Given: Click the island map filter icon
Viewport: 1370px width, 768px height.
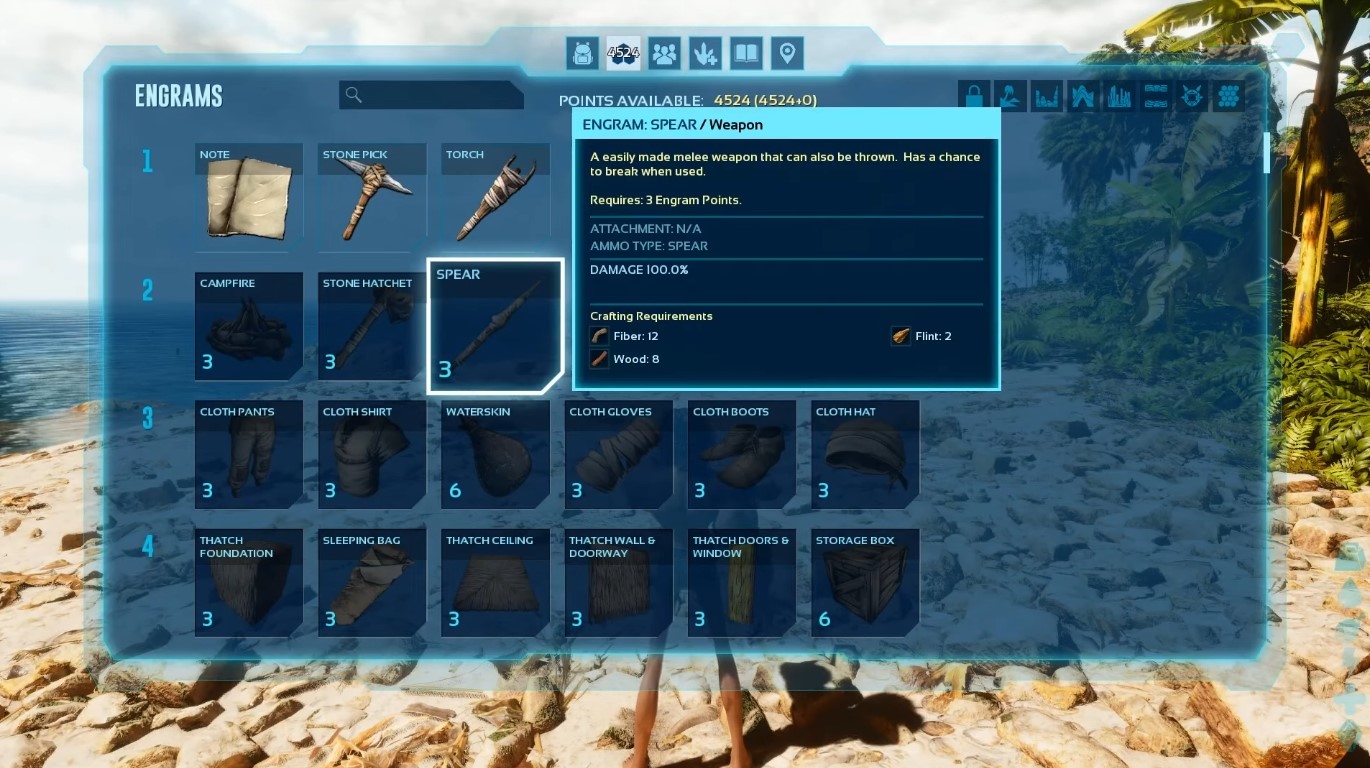Looking at the screenshot, I should pos(1010,95).
